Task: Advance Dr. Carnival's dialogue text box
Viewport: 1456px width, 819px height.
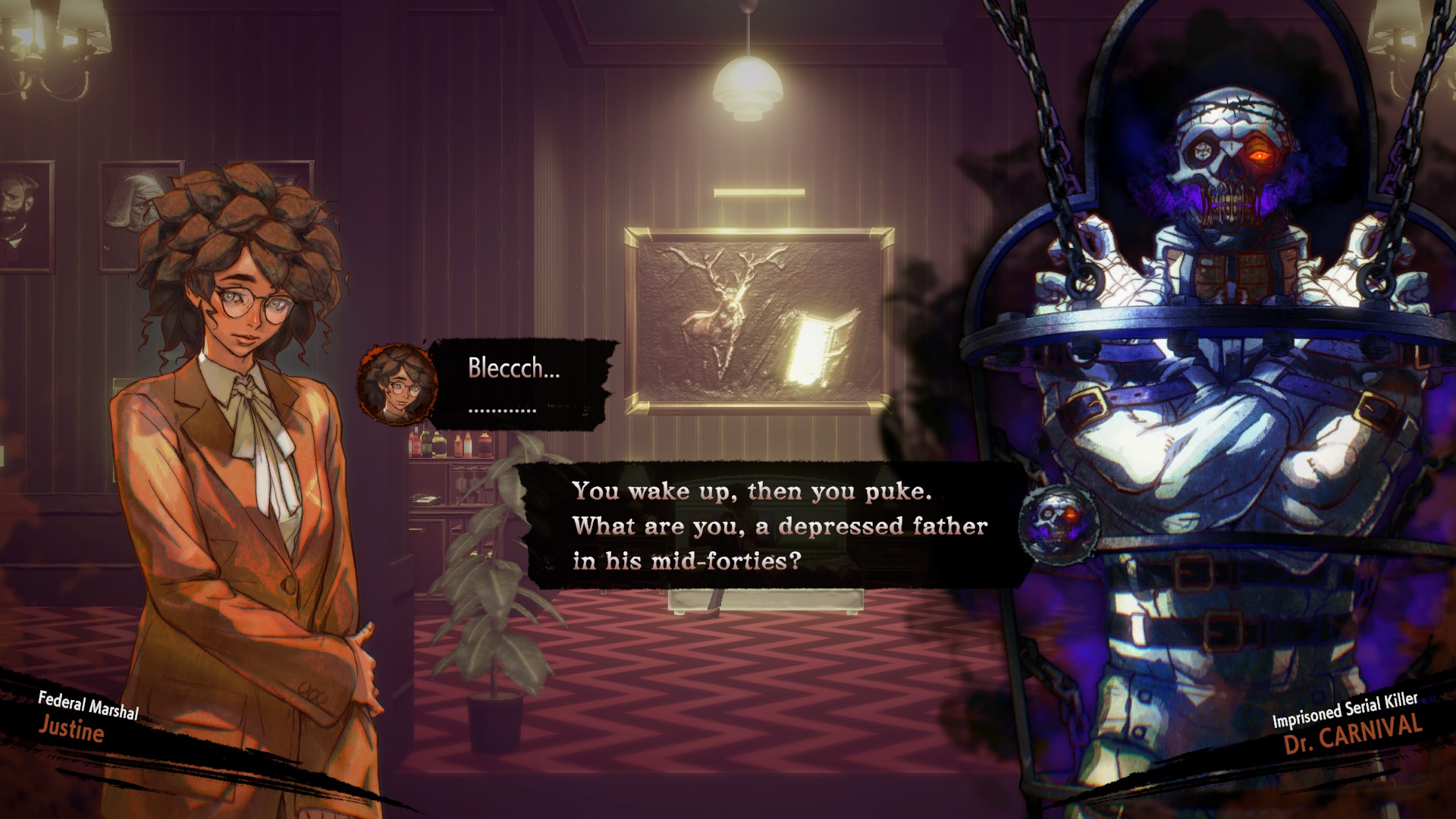Action: point(773,526)
